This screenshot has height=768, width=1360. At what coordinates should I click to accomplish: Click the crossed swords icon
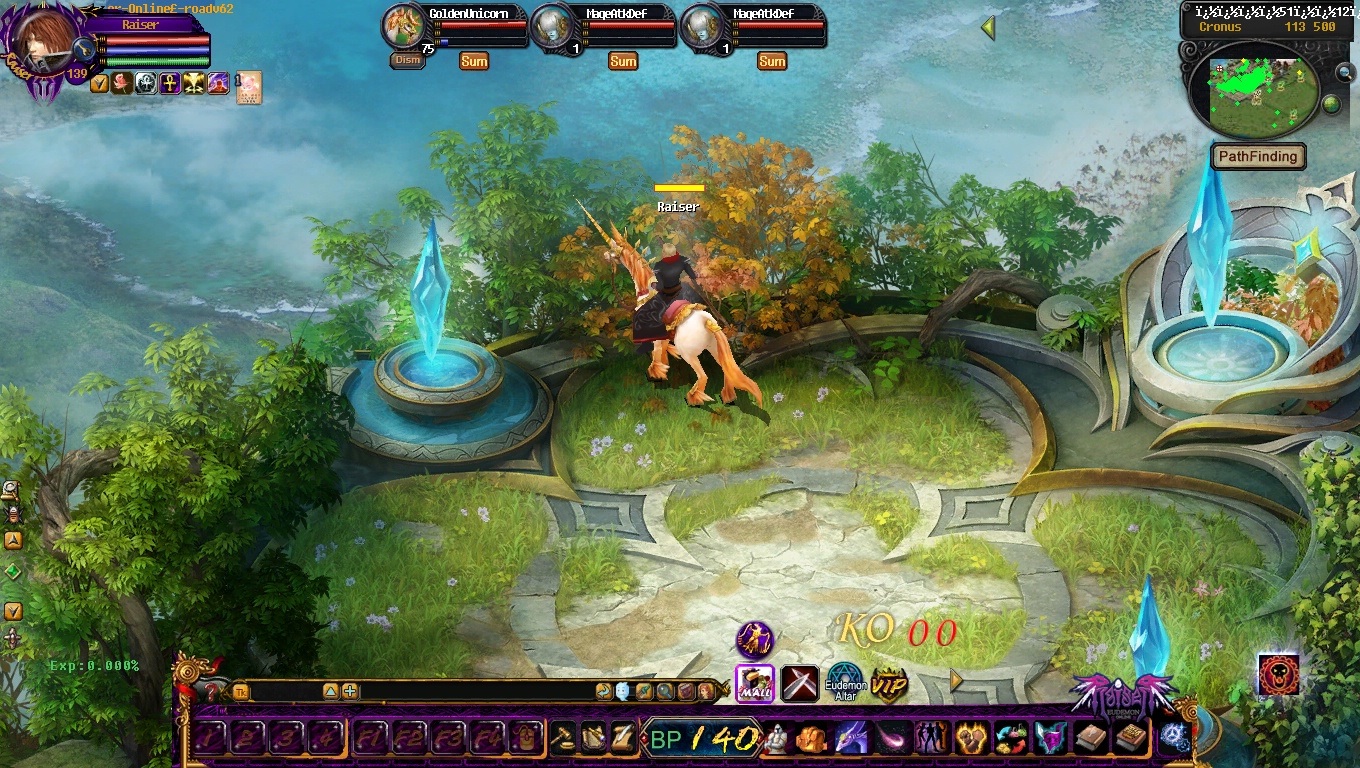coord(800,684)
